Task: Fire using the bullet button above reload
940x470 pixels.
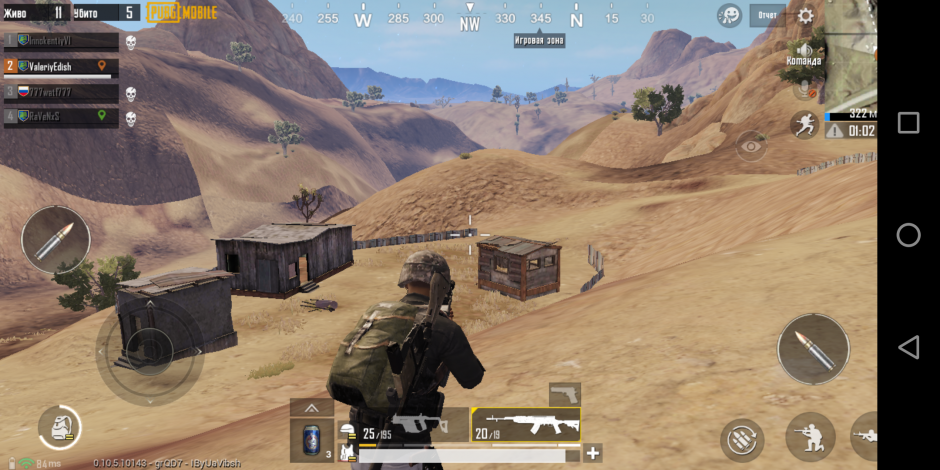Action: point(812,350)
